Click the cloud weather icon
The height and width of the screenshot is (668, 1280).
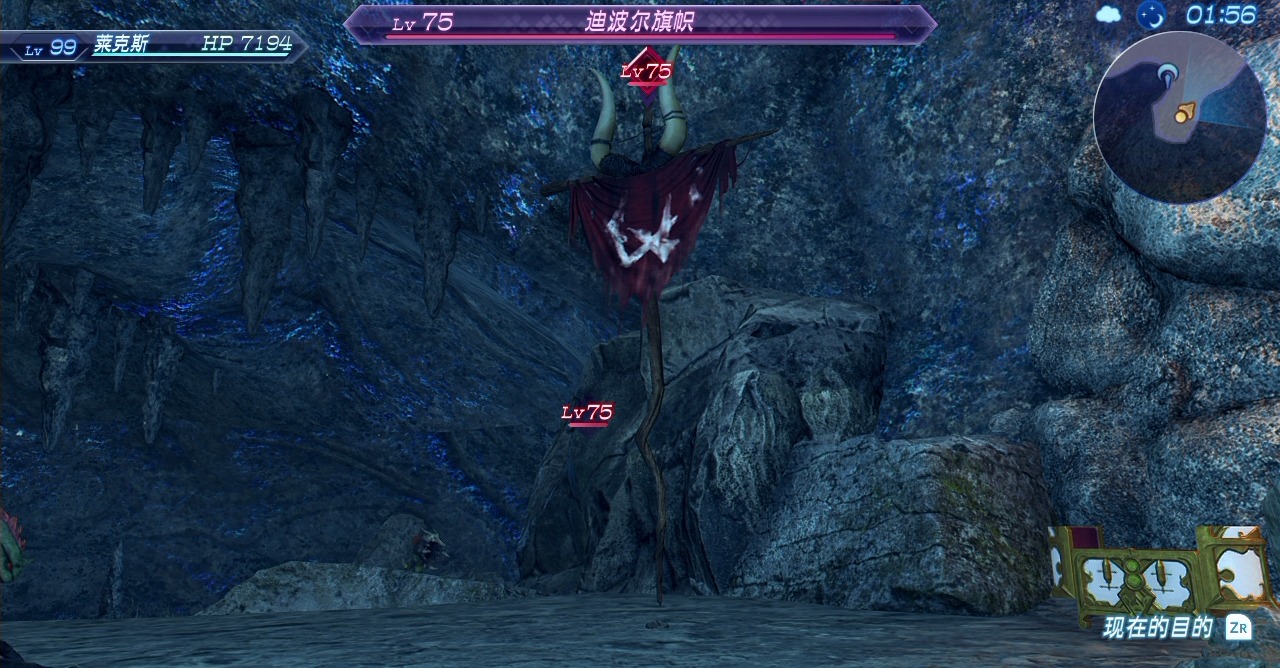[x=1109, y=14]
